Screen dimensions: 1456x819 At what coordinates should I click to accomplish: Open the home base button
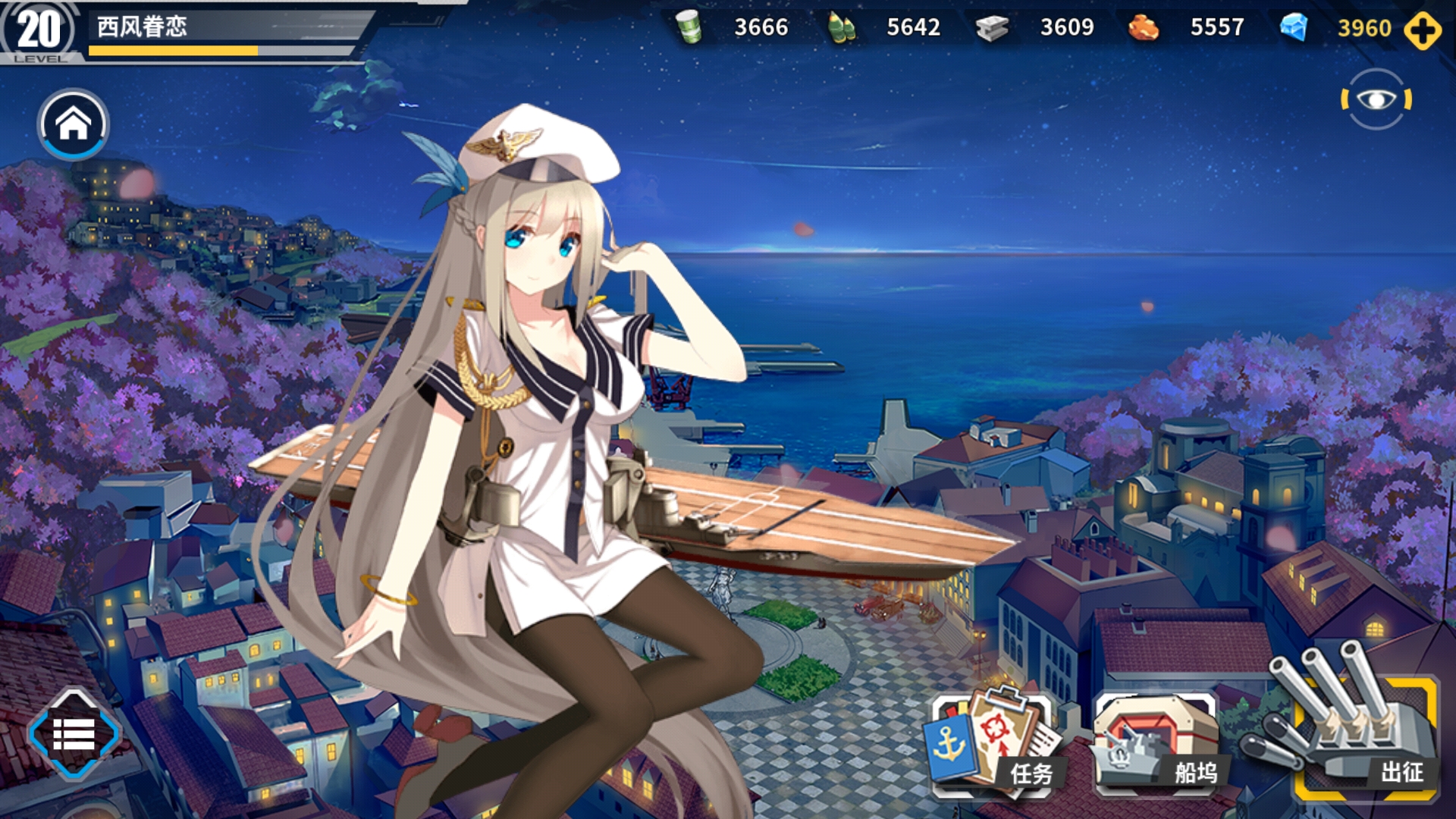(74, 124)
